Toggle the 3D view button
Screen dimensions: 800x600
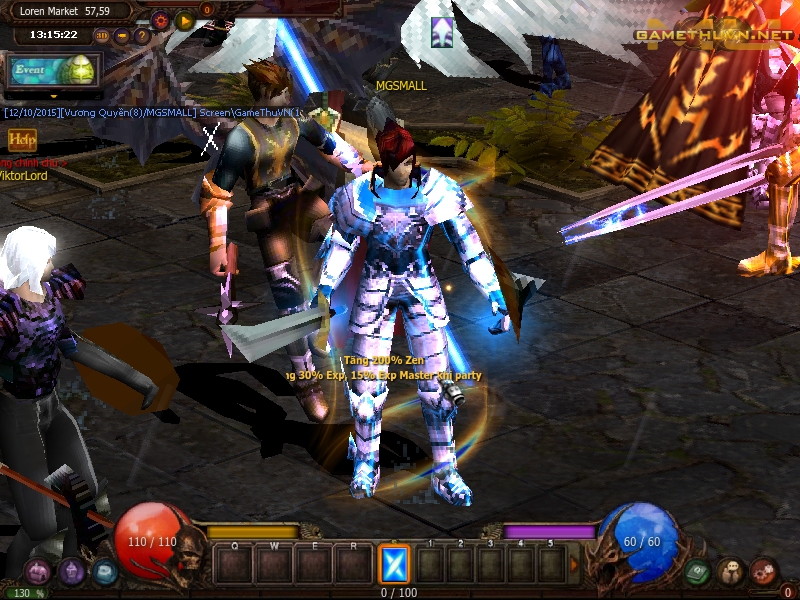[x=102, y=36]
